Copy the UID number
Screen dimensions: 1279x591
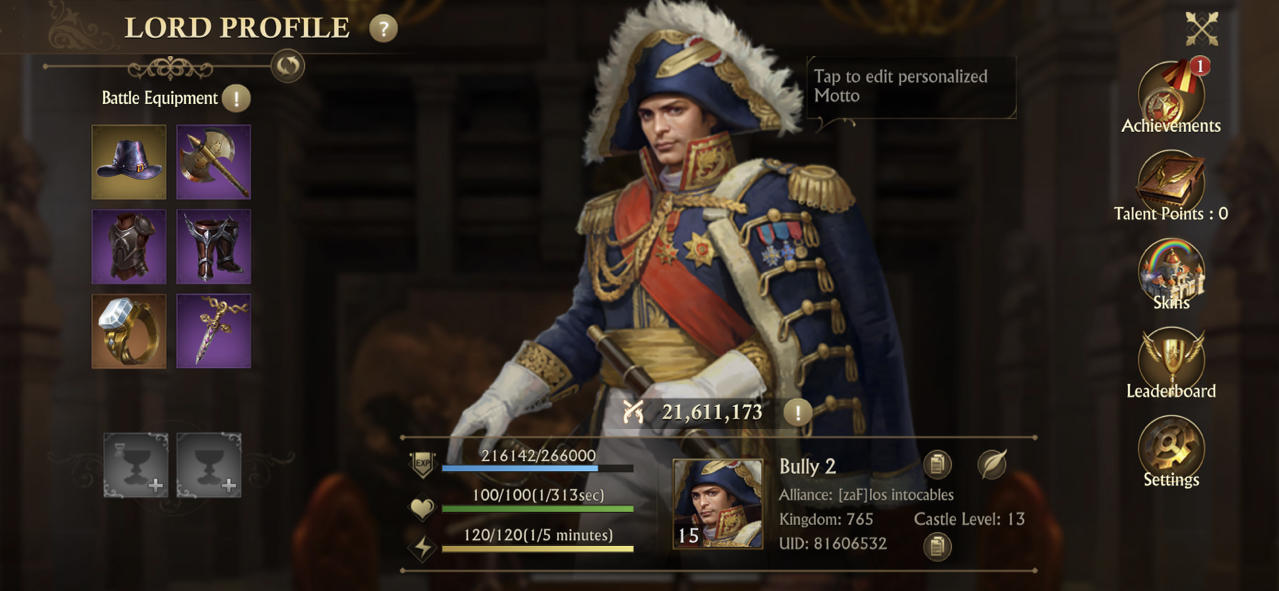point(937,546)
